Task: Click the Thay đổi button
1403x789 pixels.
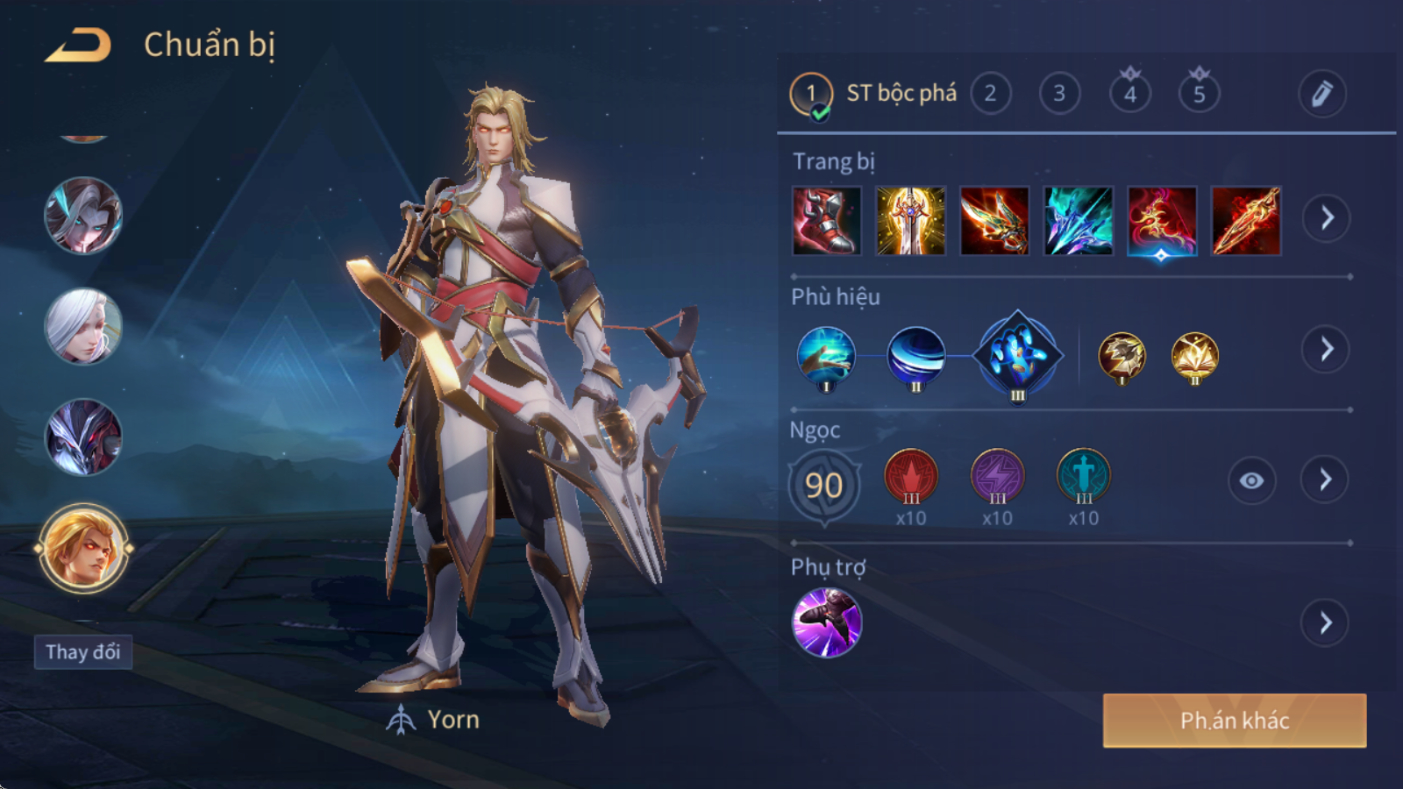Action: tap(83, 652)
